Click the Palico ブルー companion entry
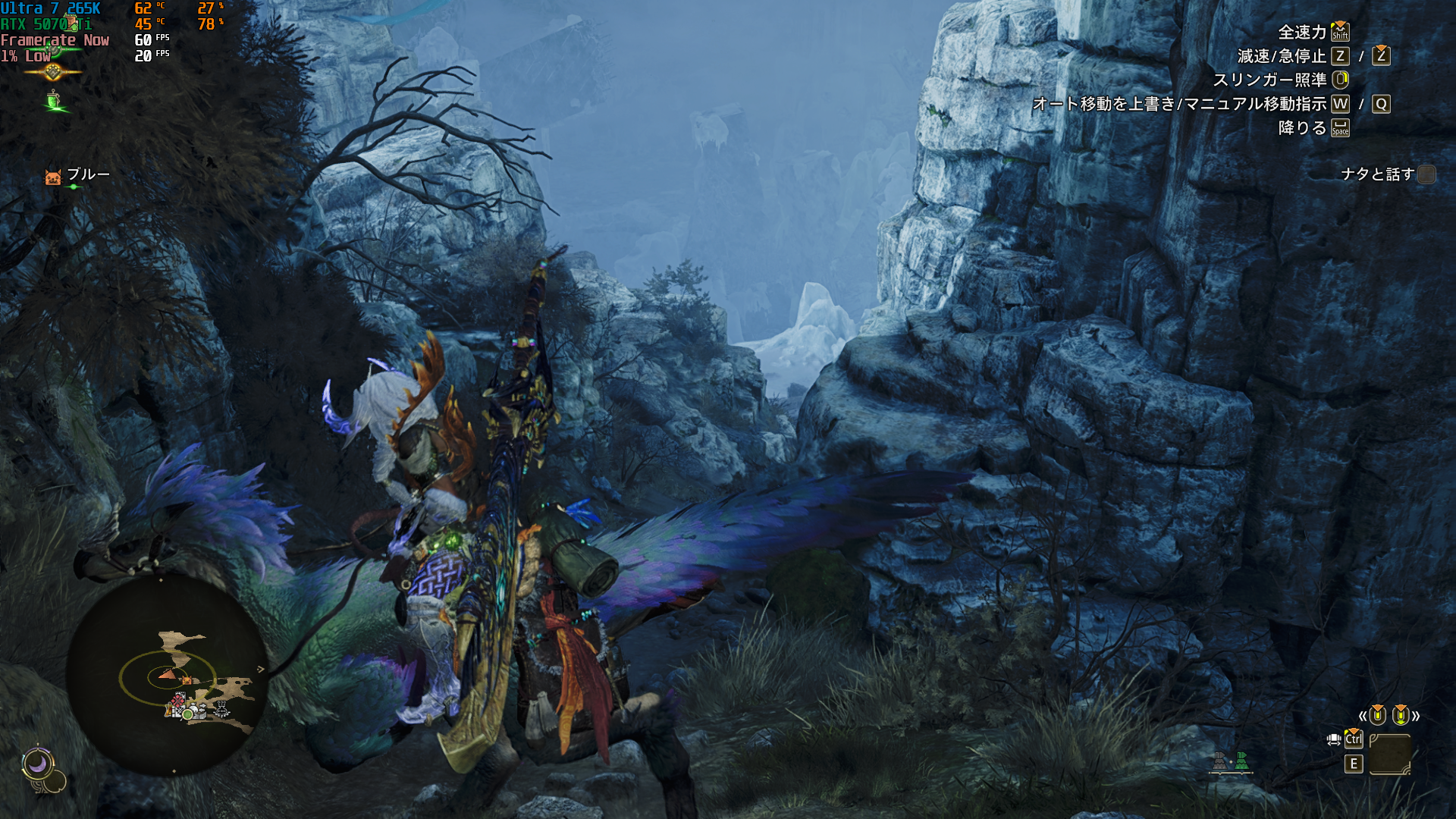This screenshot has height=819, width=1456. click(x=78, y=175)
